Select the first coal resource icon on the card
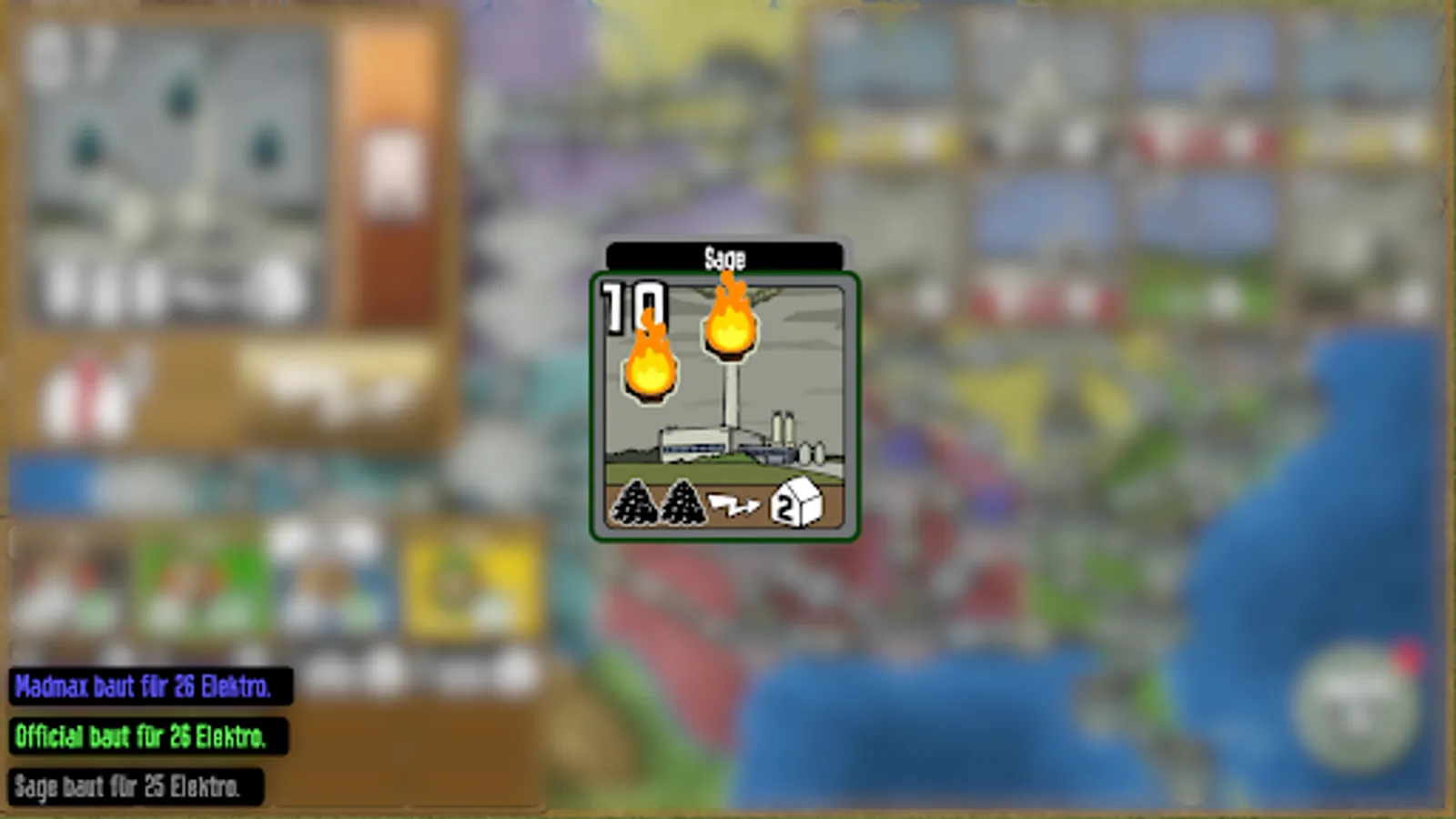The width and height of the screenshot is (1456, 819). pyautogui.click(x=635, y=502)
